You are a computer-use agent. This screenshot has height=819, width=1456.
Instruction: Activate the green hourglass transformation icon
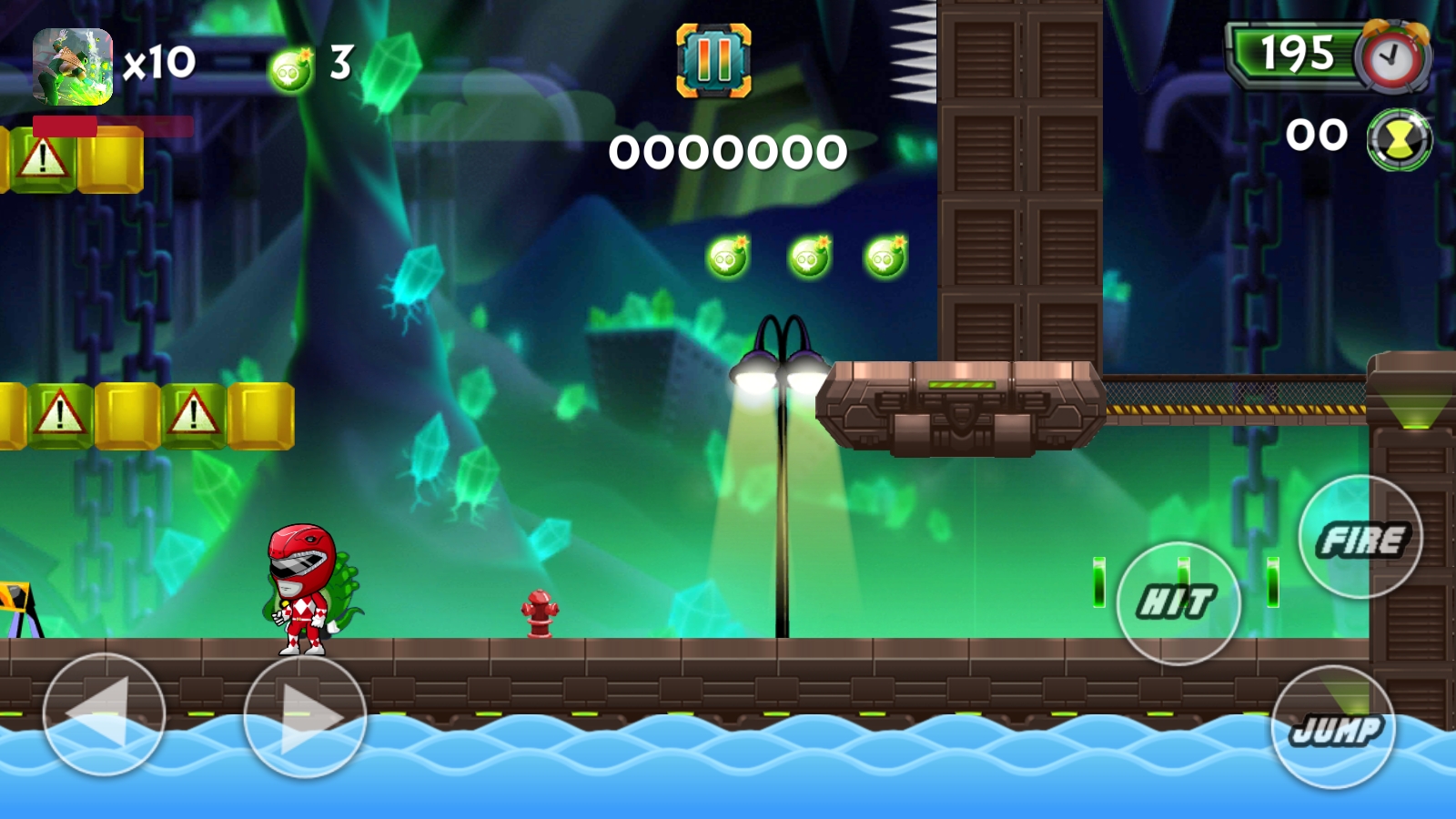pyautogui.click(x=1400, y=139)
